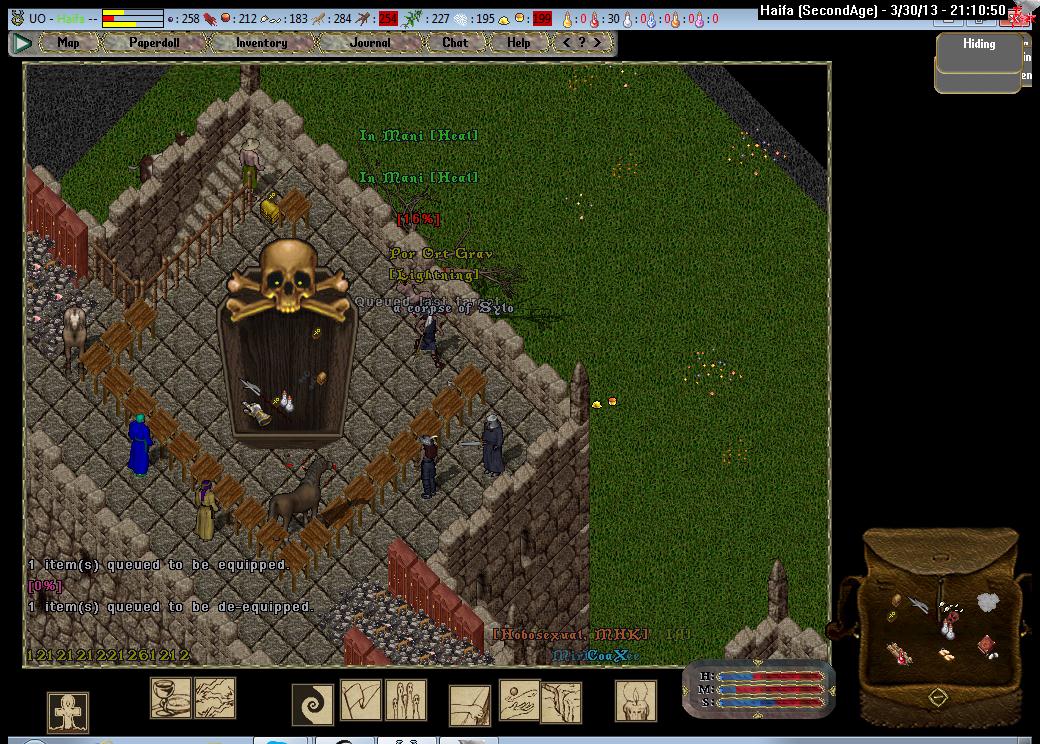This screenshot has width=1040, height=744.
Task: Use the goblet and plate skill icon
Action: pos(171,698)
